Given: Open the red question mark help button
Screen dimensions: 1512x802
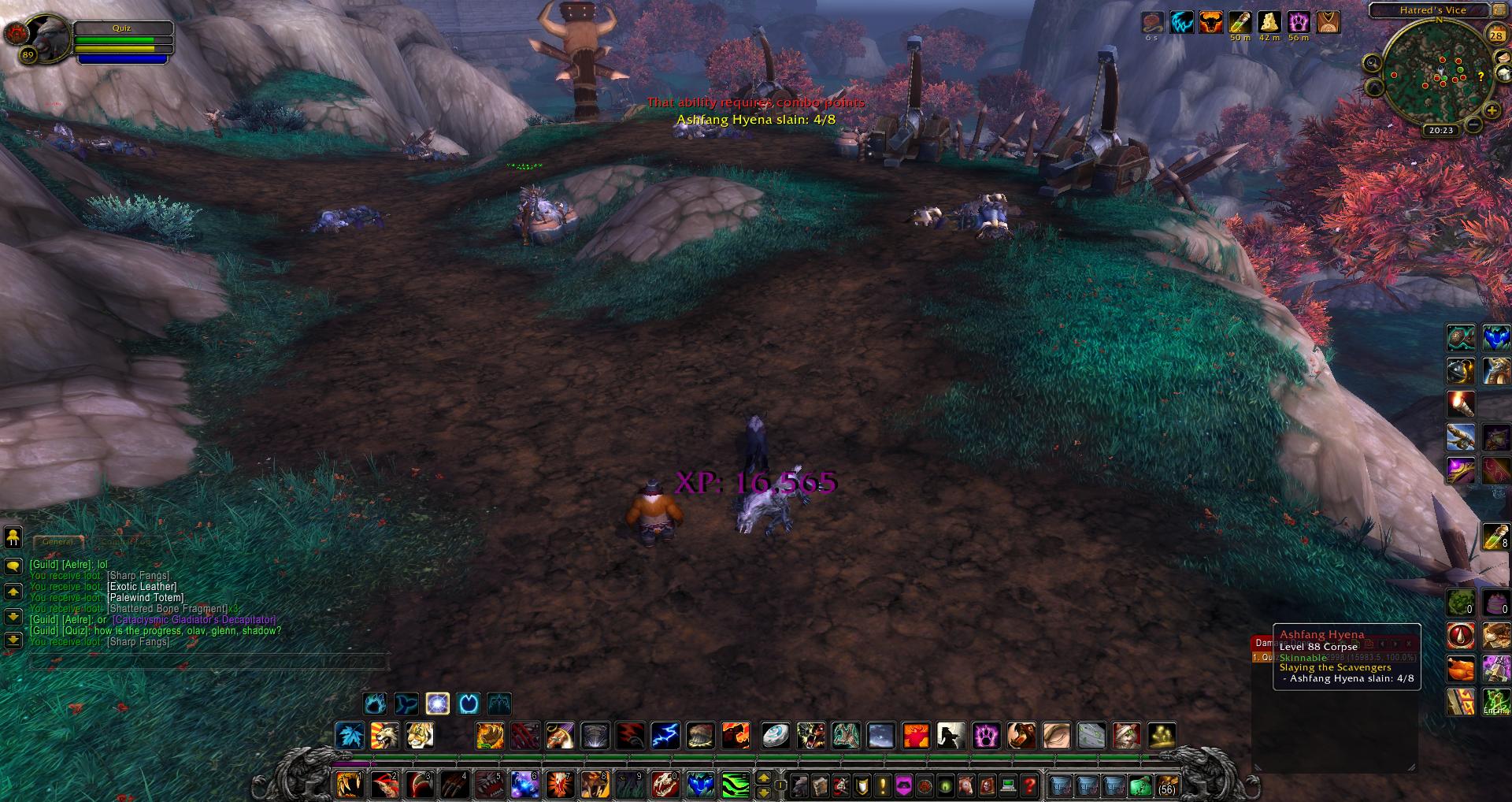Looking at the screenshot, I should 1029,785.
